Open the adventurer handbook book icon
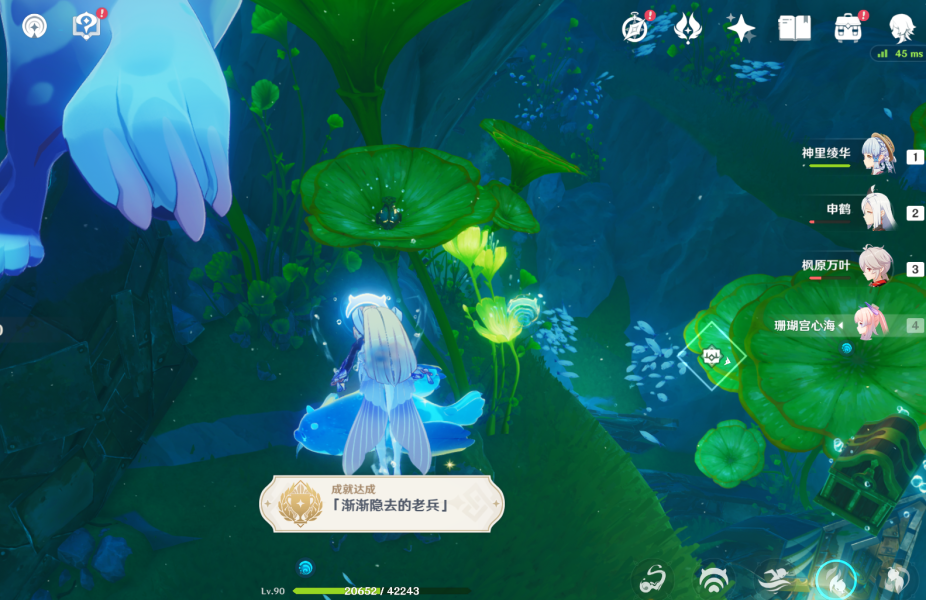Image resolution: width=926 pixels, height=600 pixels. click(x=794, y=28)
